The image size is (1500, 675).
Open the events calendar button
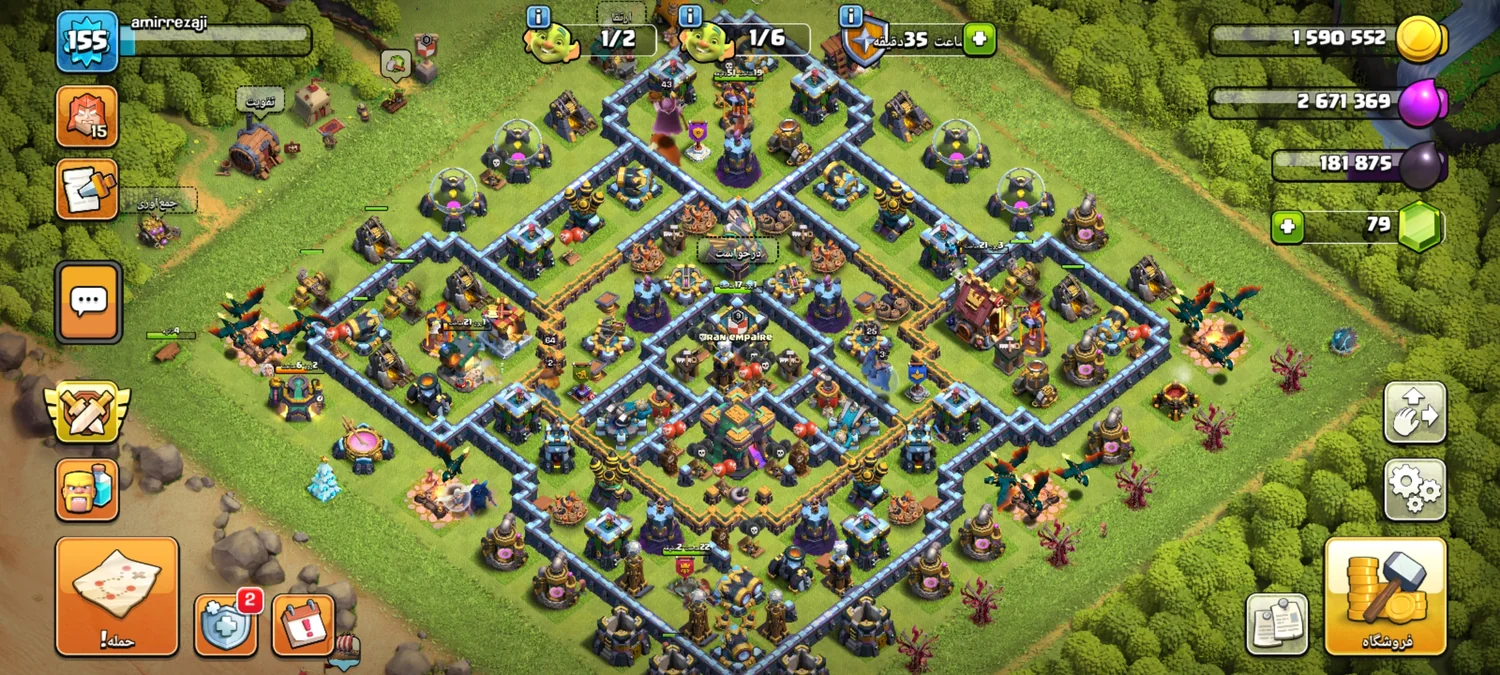click(x=303, y=624)
